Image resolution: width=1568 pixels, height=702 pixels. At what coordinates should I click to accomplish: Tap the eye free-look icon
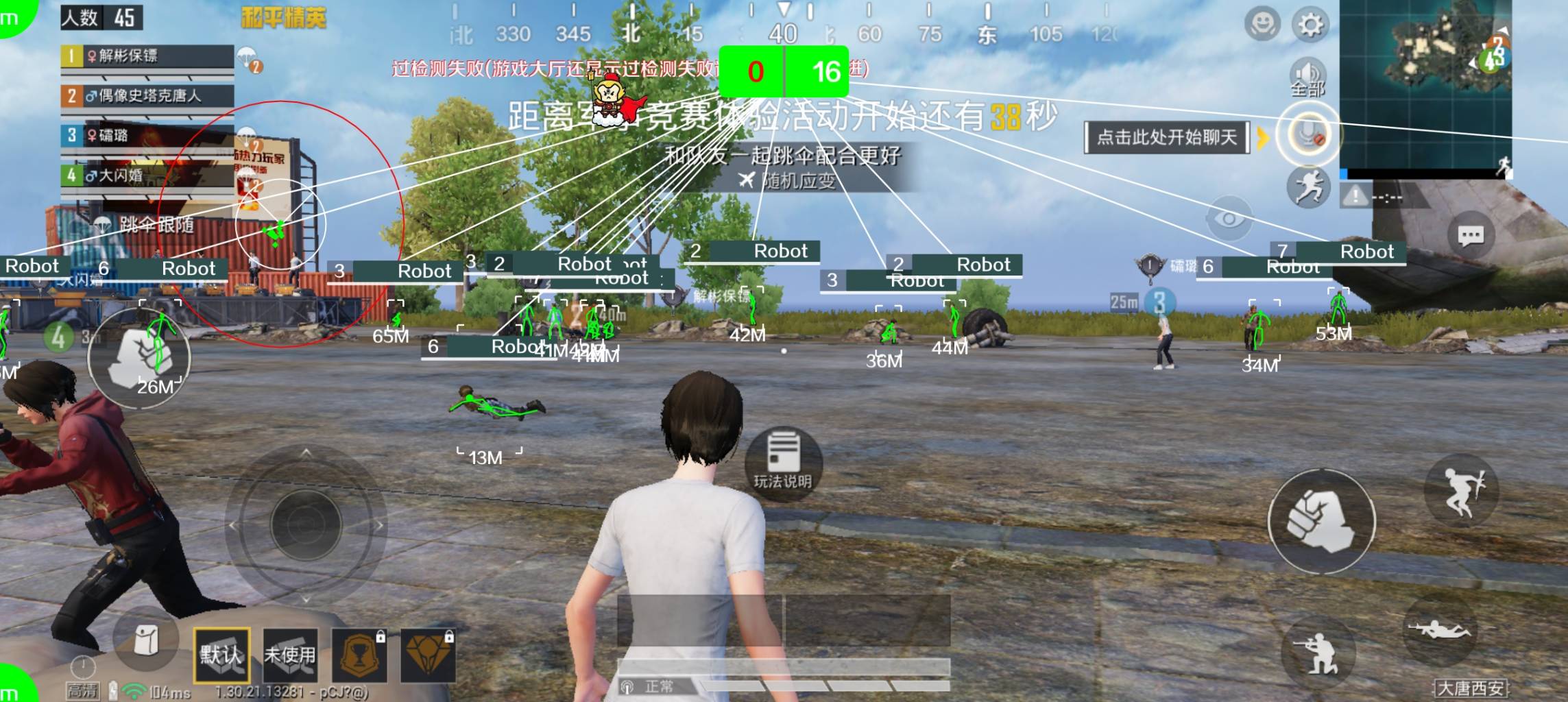point(1229,219)
